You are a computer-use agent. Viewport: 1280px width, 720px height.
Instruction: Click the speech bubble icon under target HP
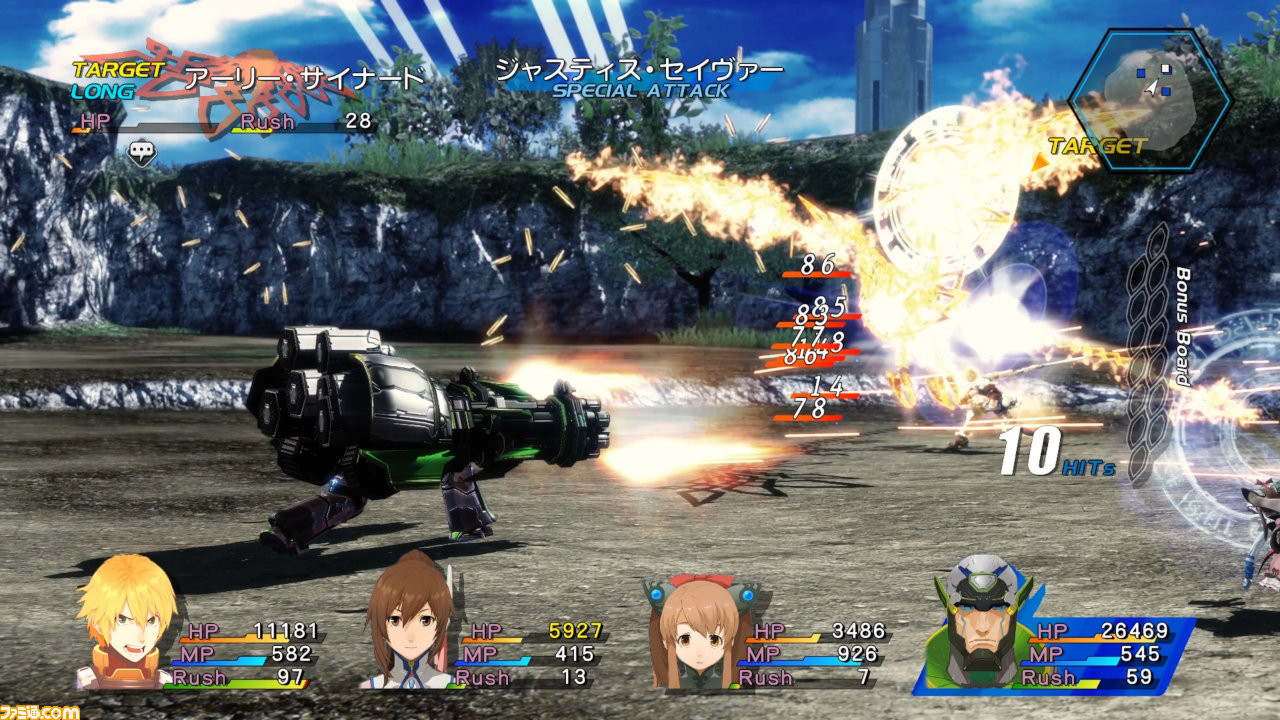pyautogui.click(x=142, y=152)
